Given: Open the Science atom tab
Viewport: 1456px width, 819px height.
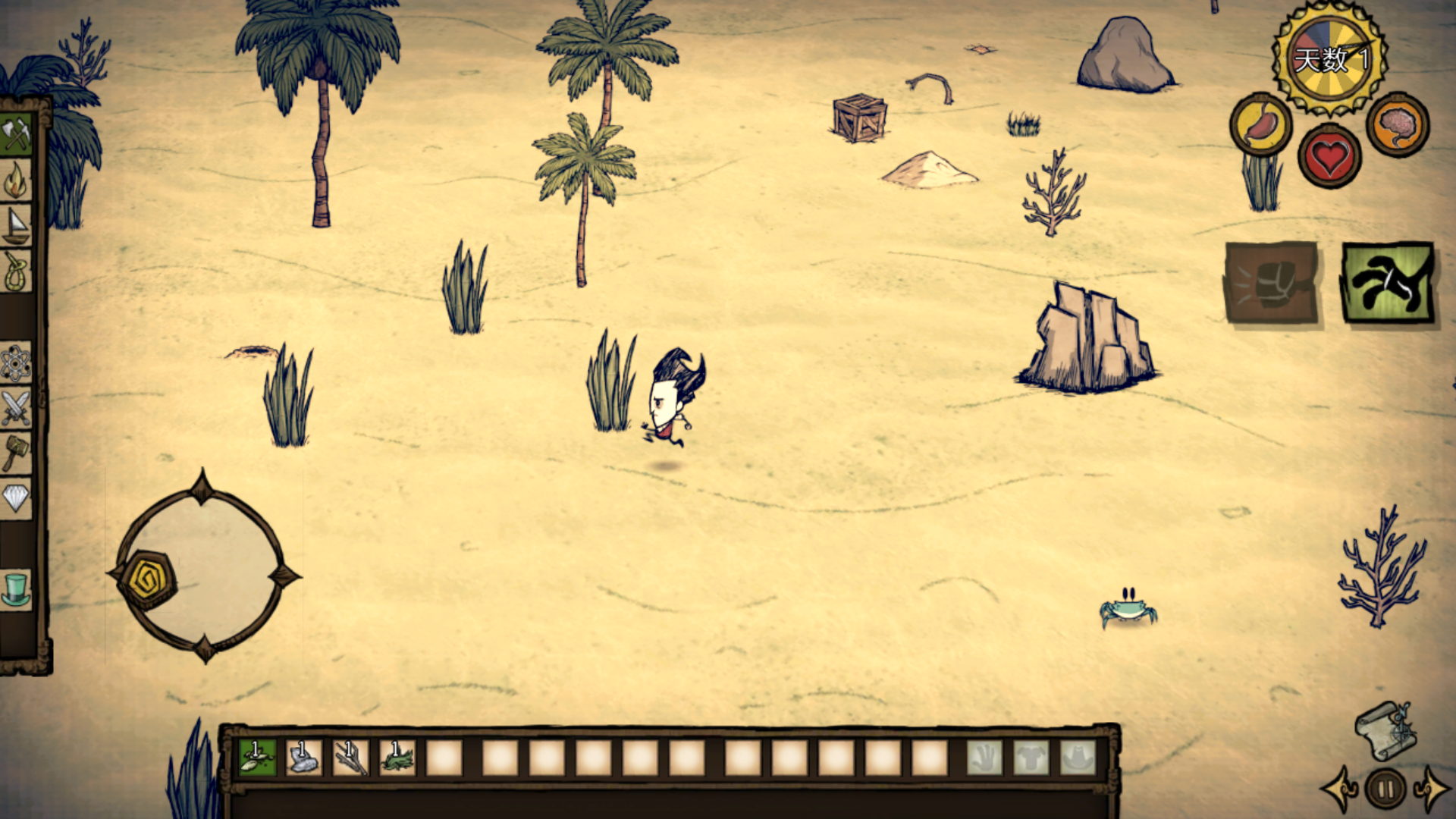Looking at the screenshot, I should [15, 363].
